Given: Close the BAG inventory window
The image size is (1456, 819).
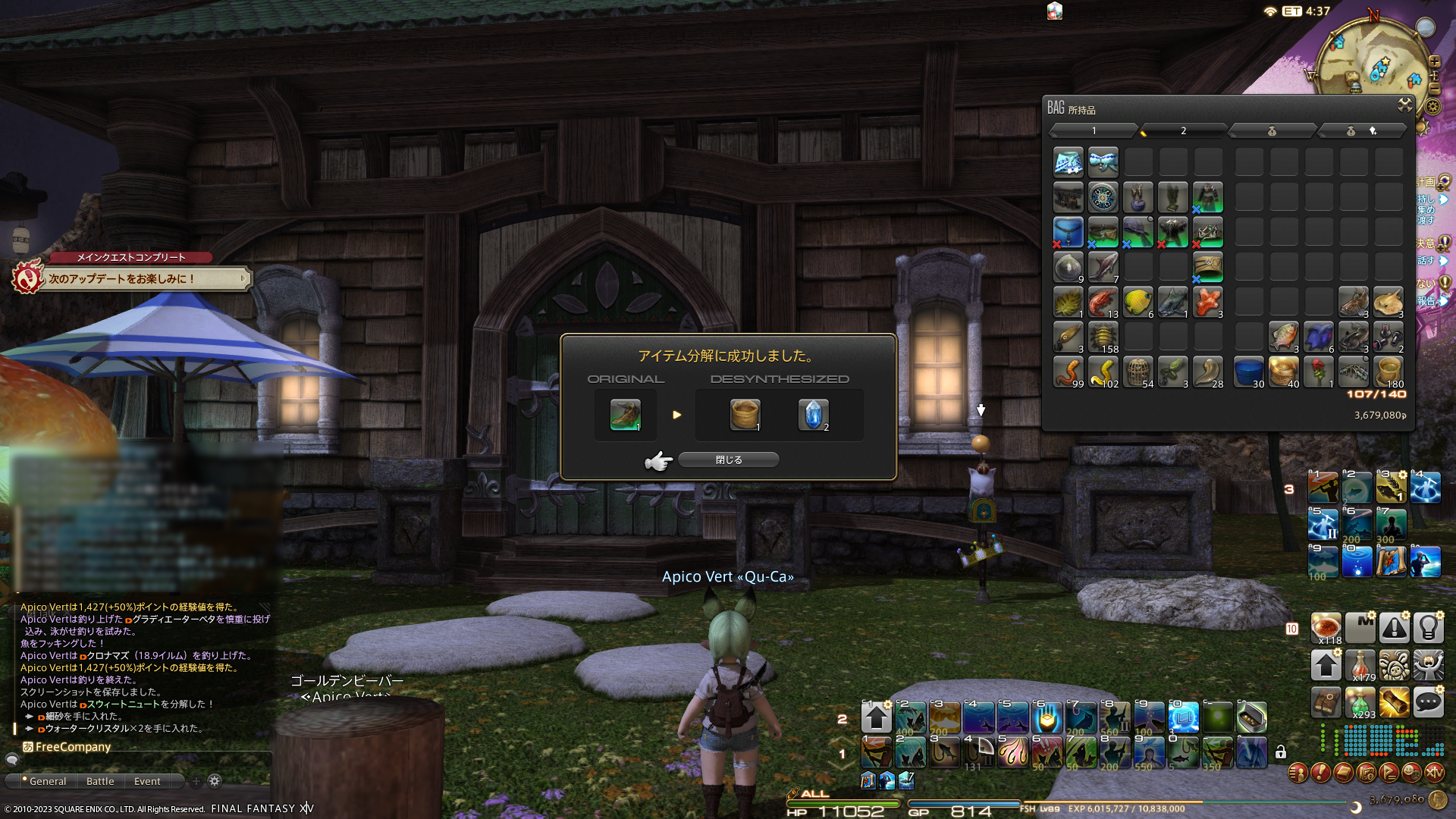Looking at the screenshot, I should point(1404,105).
